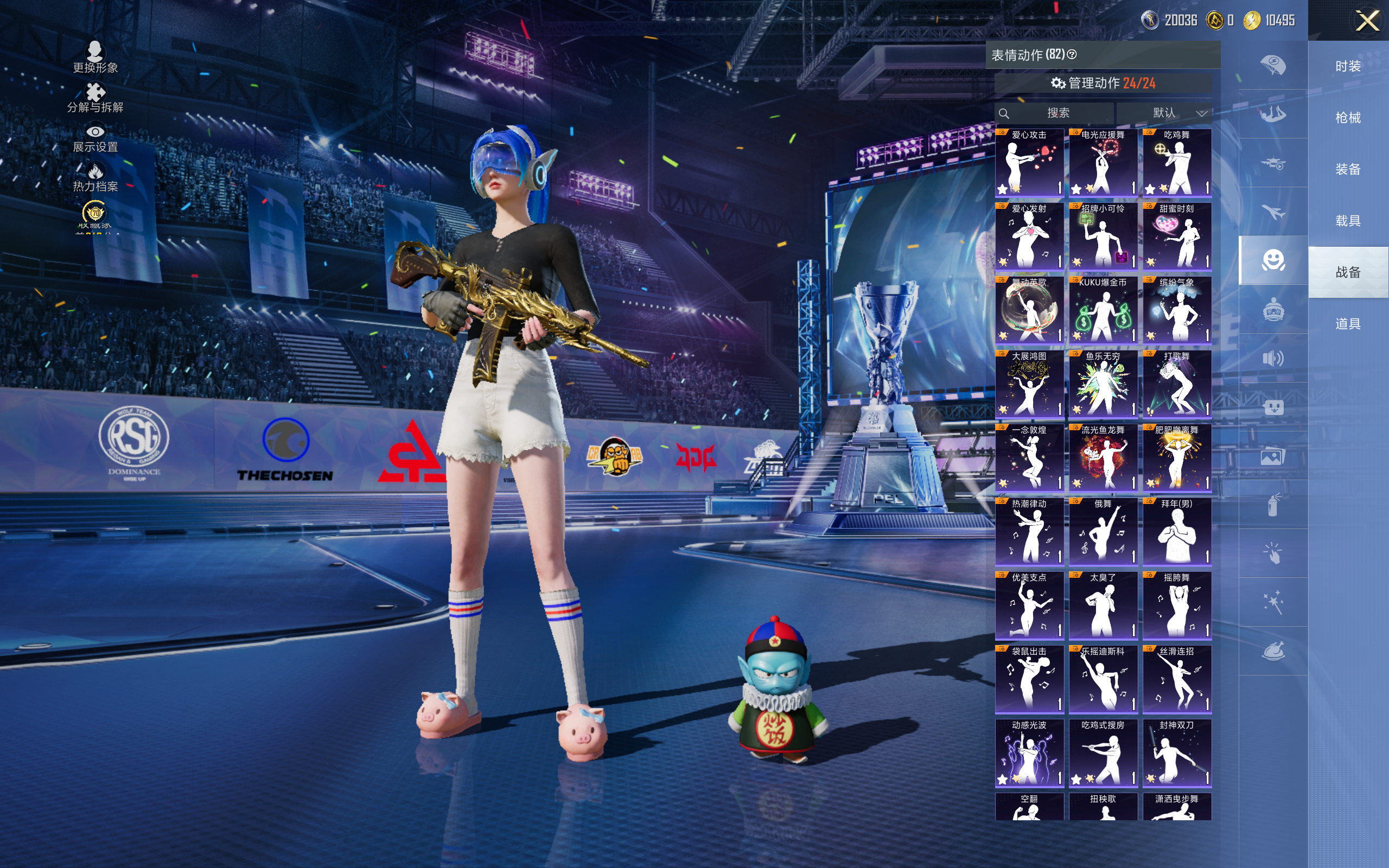
Task: Open the 枪械 category tab
Action: click(x=1348, y=118)
